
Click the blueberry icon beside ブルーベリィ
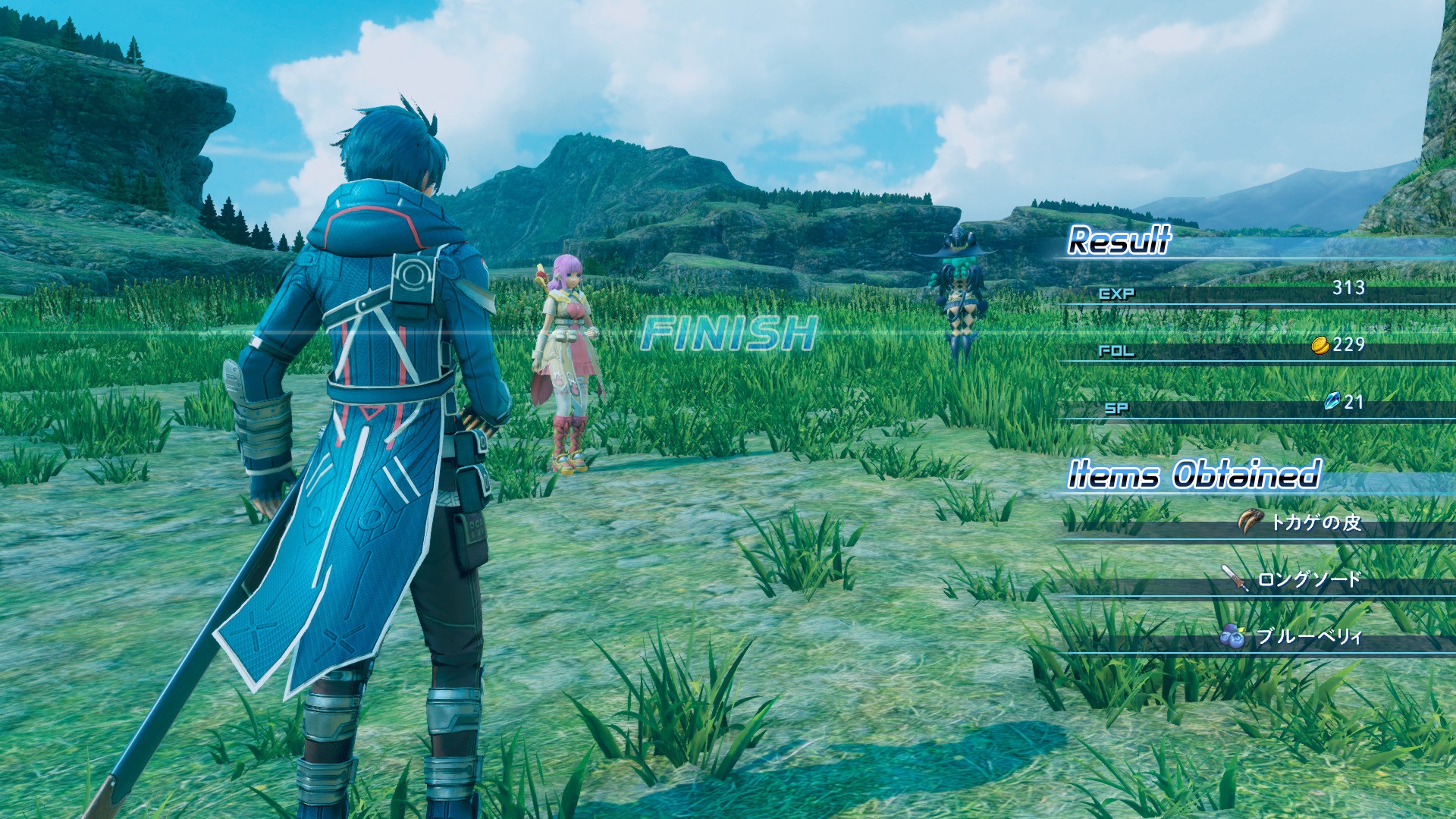pyautogui.click(x=1234, y=637)
